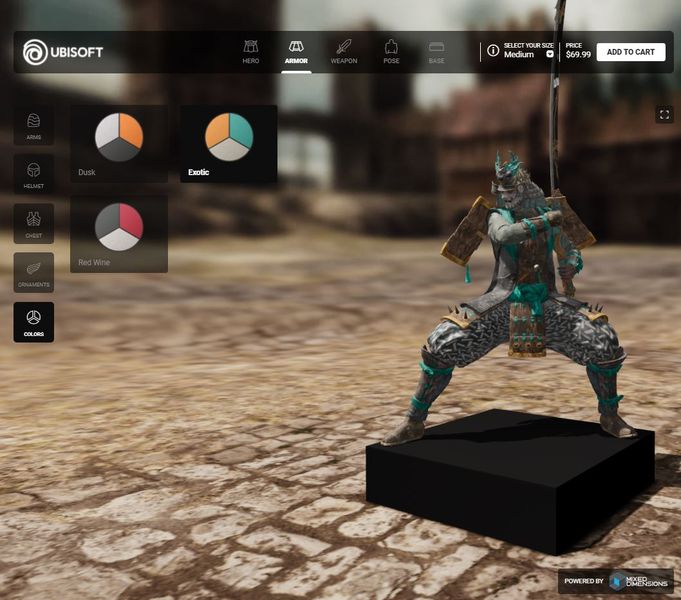The height and width of the screenshot is (600, 681).
Task: Open the Chest armor category
Action: click(33, 223)
